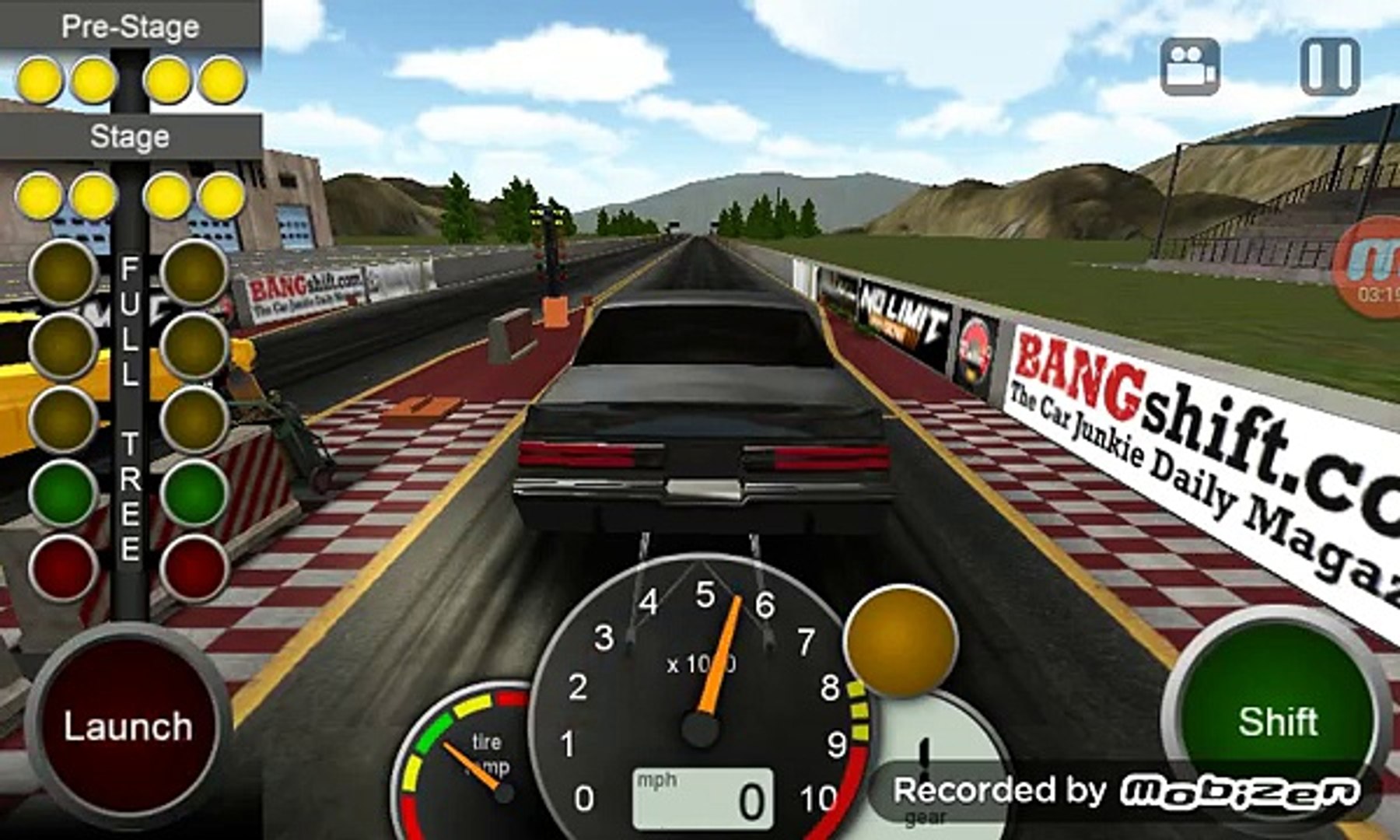Pause the race
The image size is (1400, 840).
click(x=1330, y=67)
